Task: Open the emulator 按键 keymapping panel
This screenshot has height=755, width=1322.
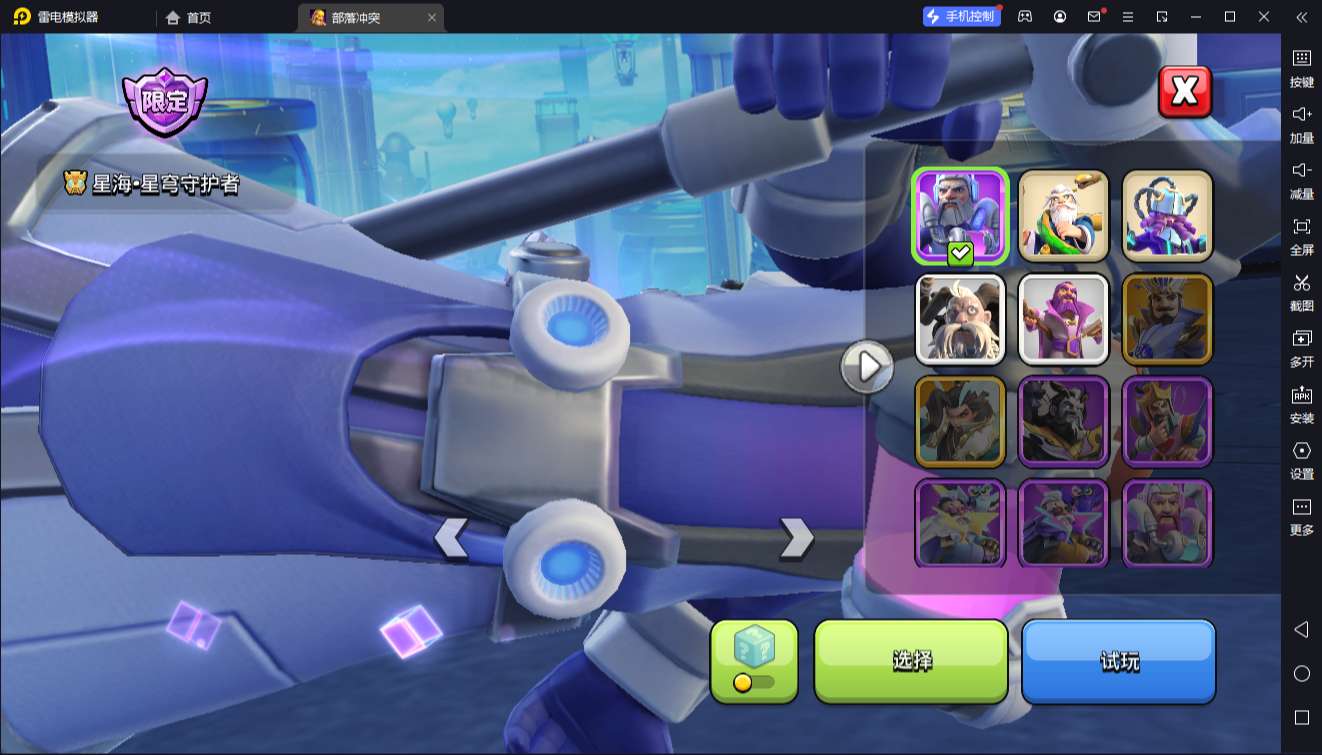Action: click(x=1301, y=68)
